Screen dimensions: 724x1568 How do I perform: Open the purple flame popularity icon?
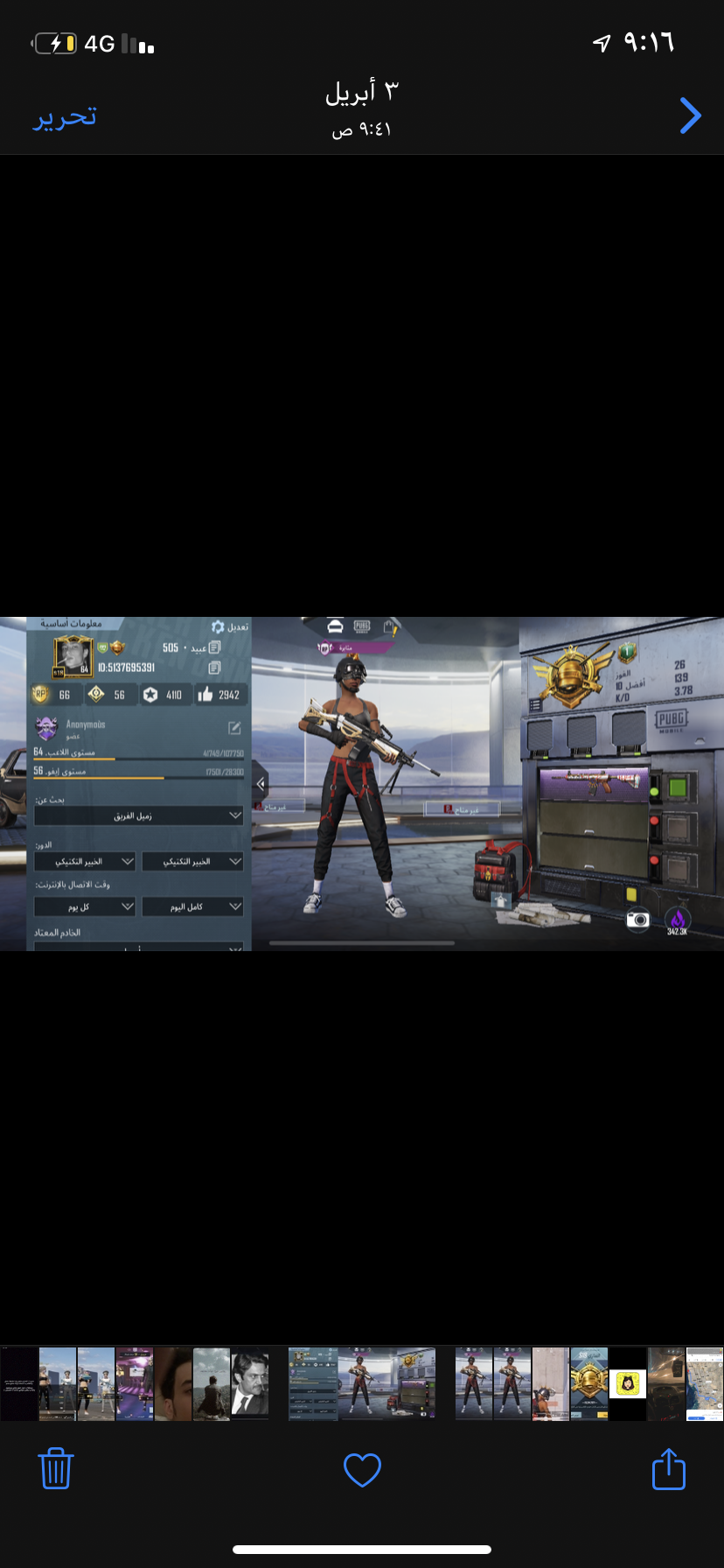coord(678,918)
